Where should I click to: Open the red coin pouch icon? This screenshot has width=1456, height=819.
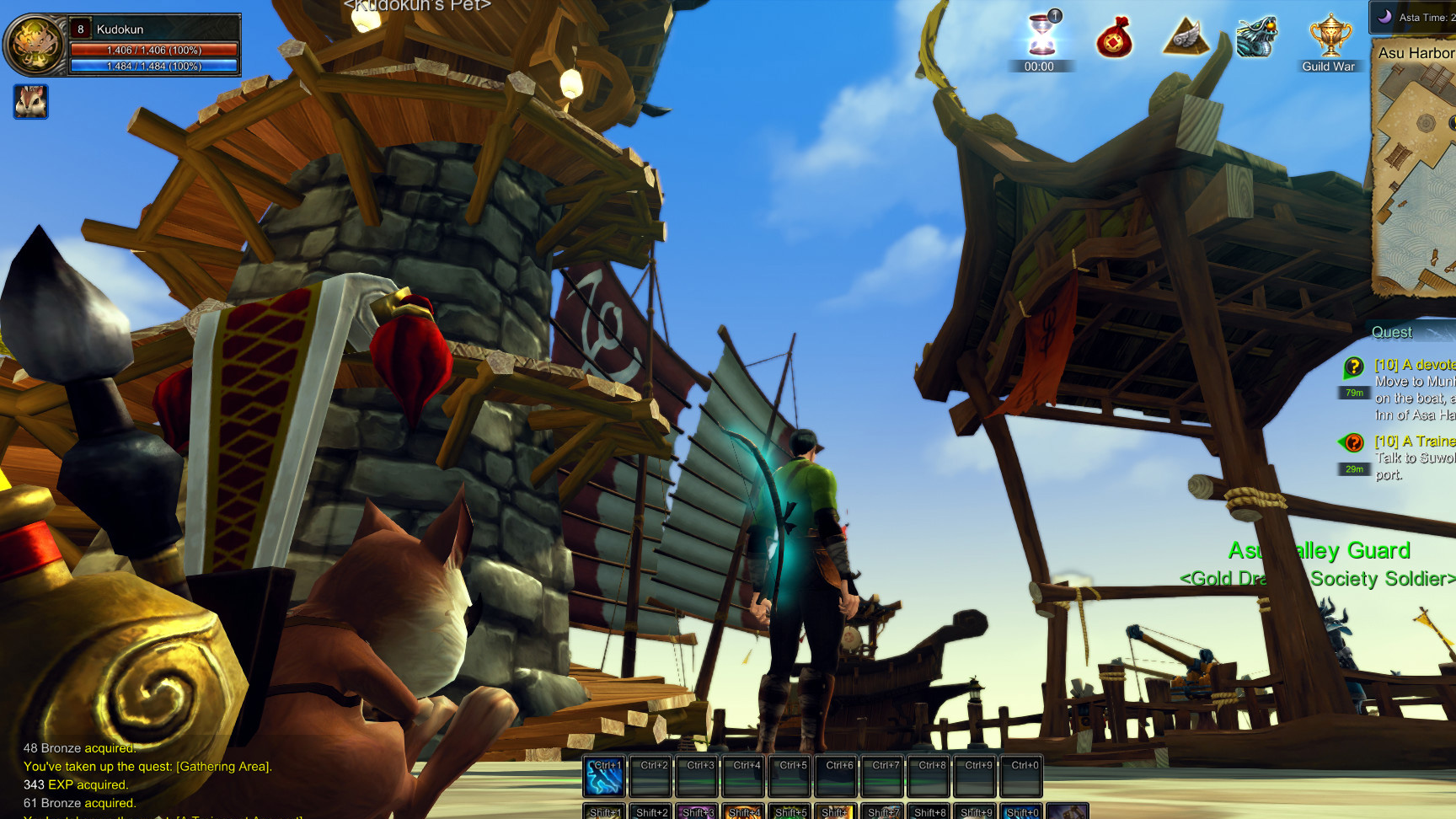(1114, 39)
